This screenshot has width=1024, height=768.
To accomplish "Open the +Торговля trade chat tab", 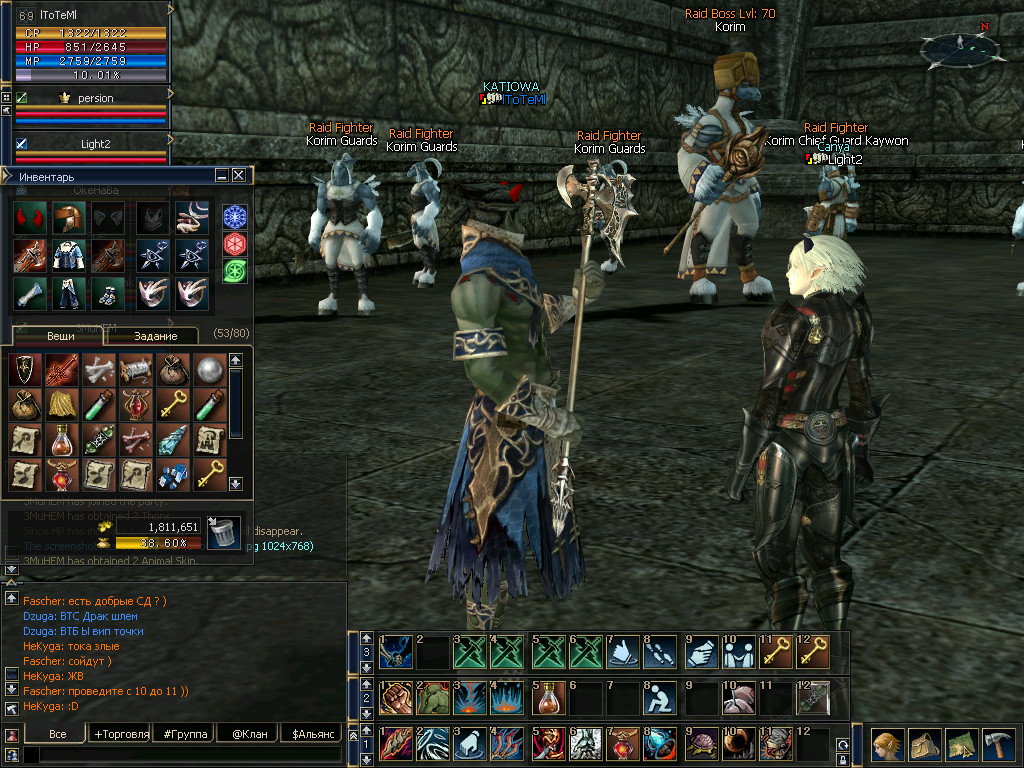I will coord(121,734).
